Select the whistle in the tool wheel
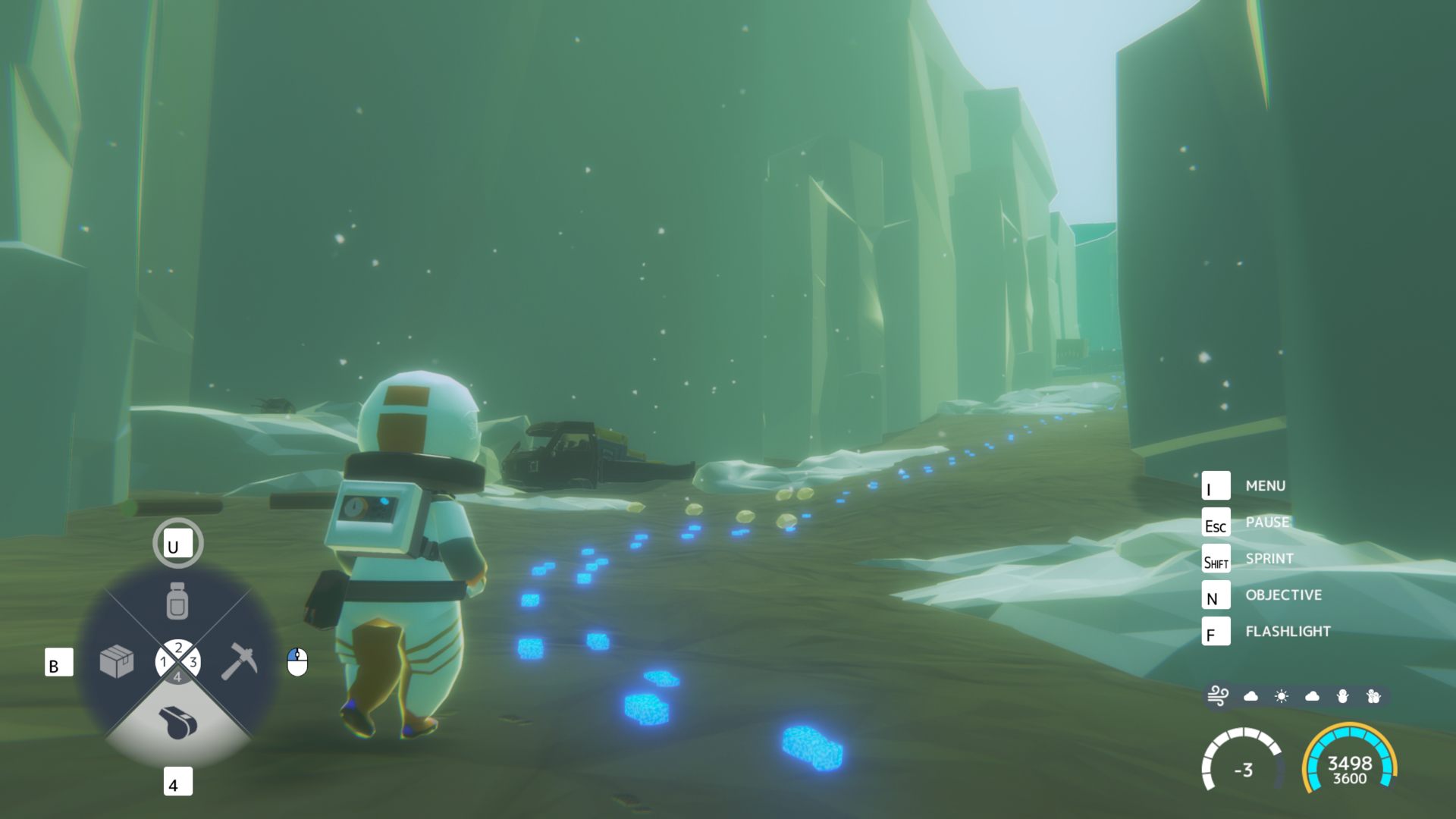Viewport: 1456px width, 819px height. point(179,721)
